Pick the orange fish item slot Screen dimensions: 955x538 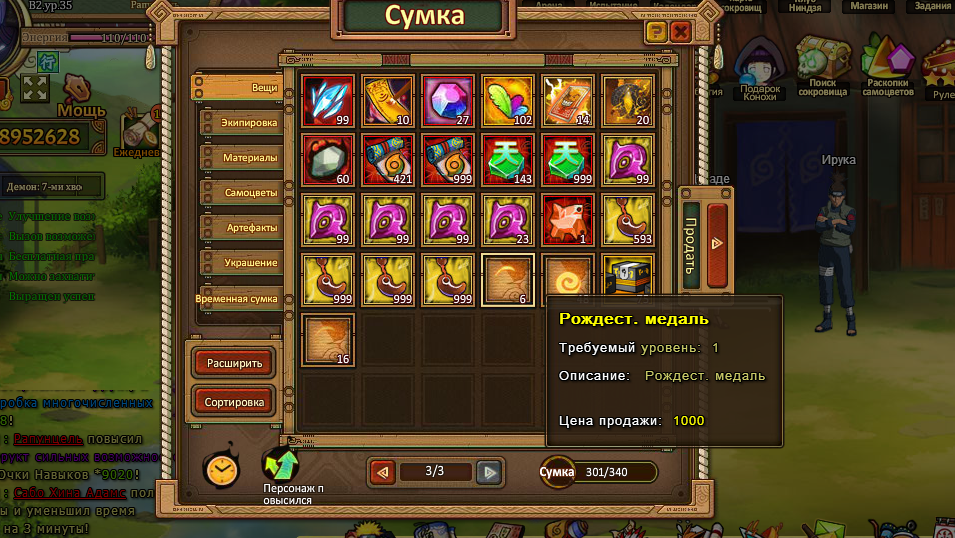[x=568, y=219]
